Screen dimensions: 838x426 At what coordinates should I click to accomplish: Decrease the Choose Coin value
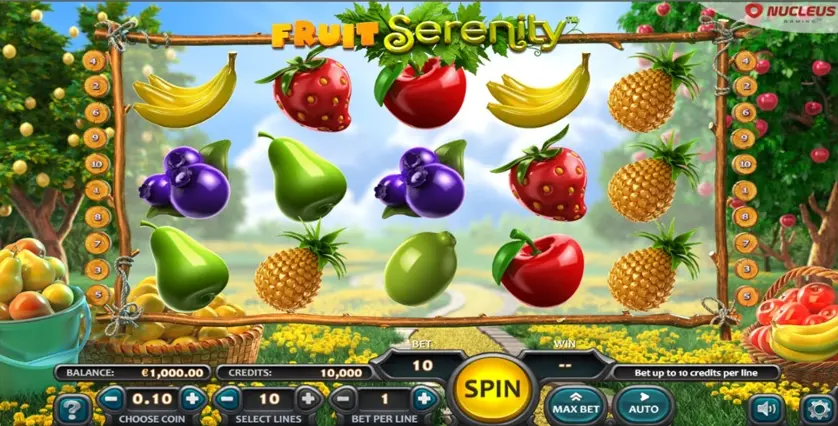coord(111,398)
